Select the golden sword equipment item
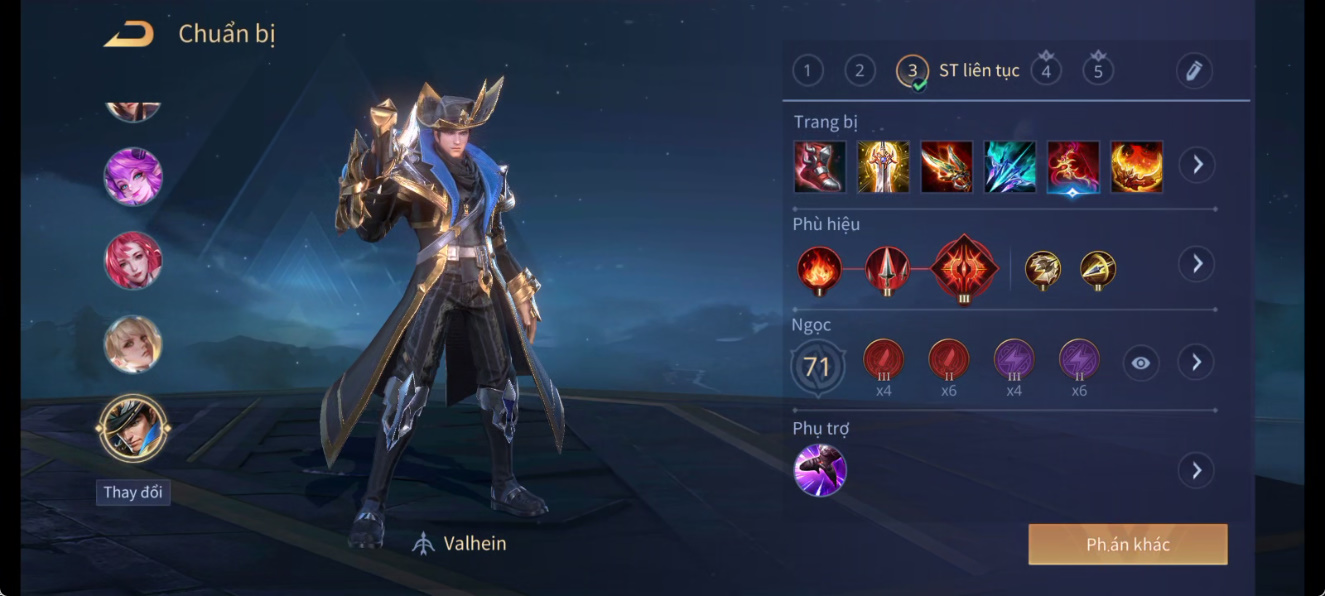This screenshot has height=596, width=1325. tap(883, 166)
